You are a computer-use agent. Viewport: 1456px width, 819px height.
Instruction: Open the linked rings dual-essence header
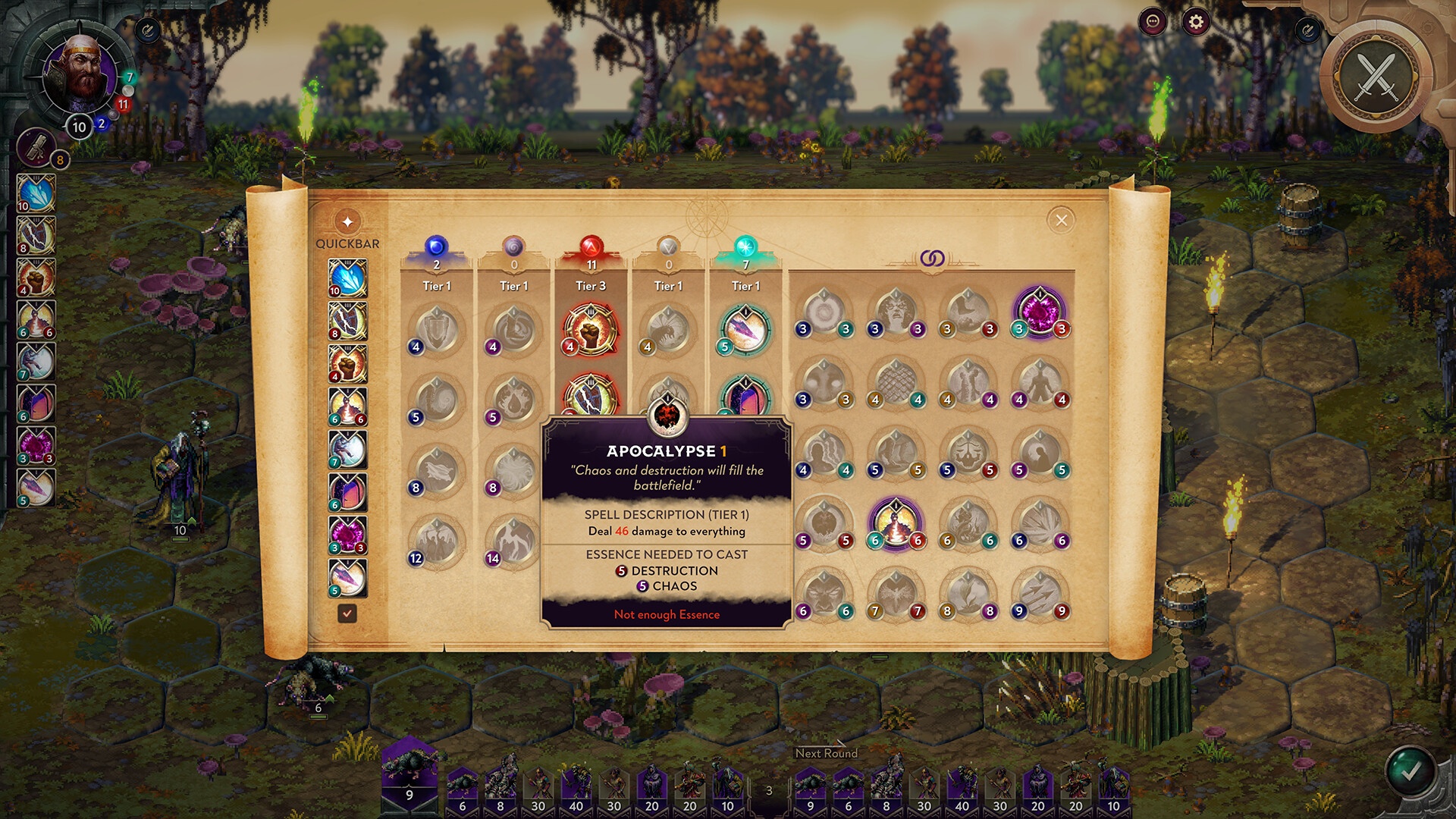click(932, 259)
